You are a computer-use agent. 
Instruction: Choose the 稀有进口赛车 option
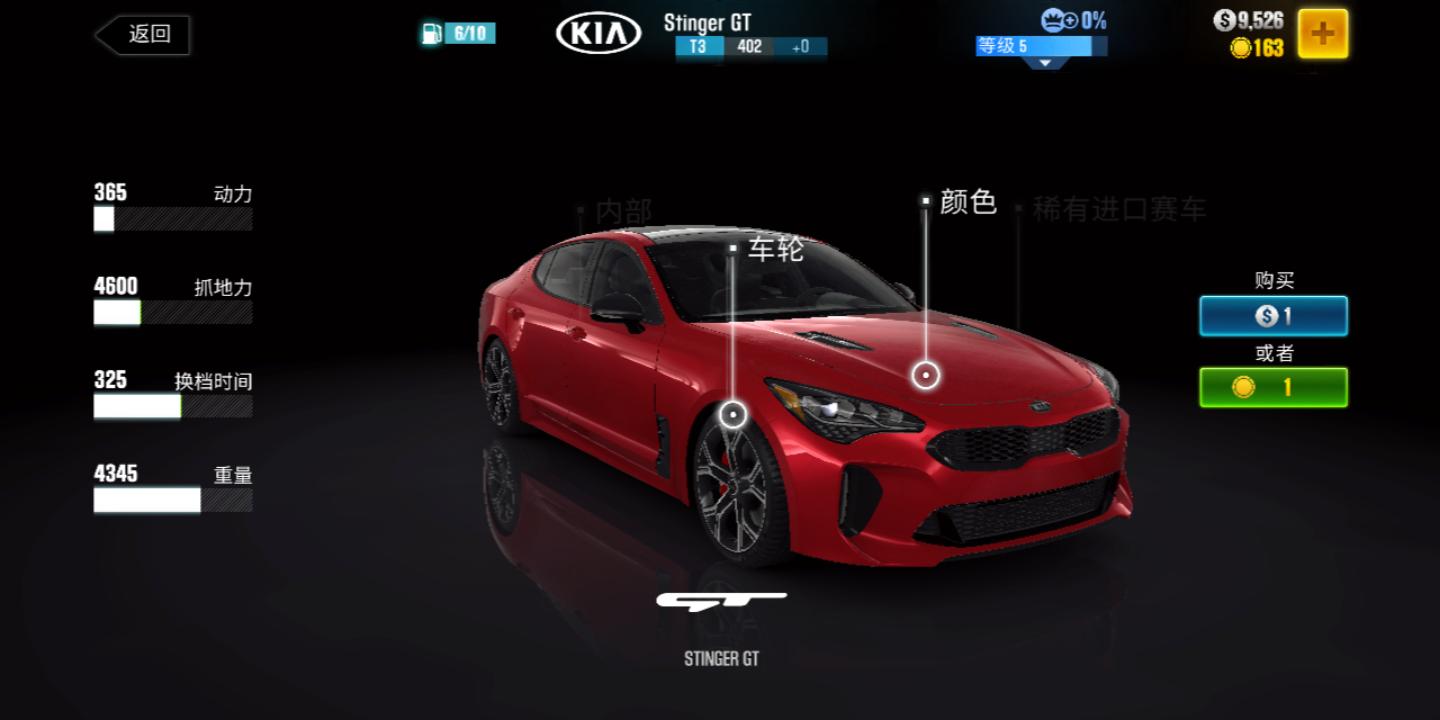(x=1118, y=210)
